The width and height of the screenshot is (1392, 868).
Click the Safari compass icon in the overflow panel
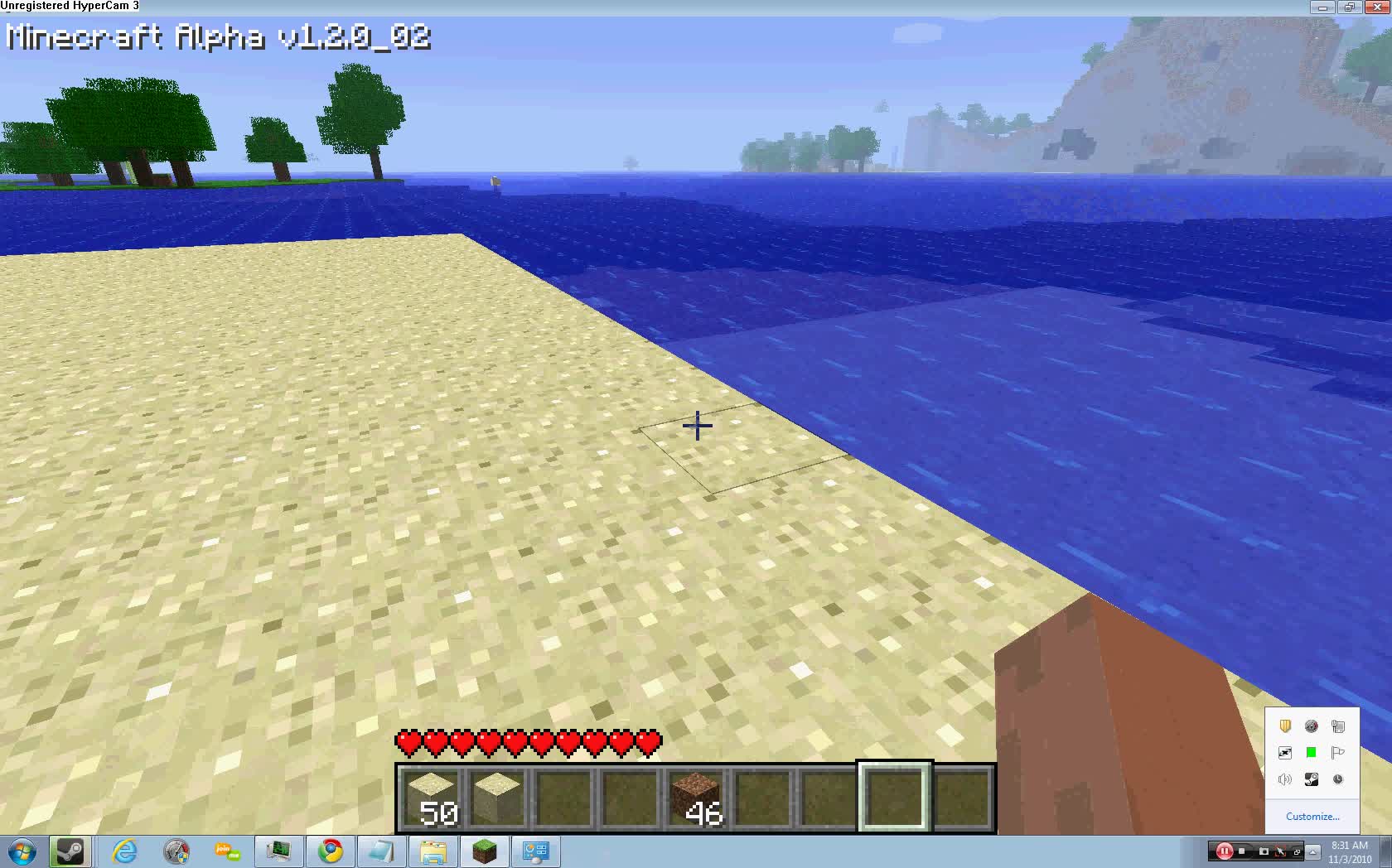(1312, 726)
